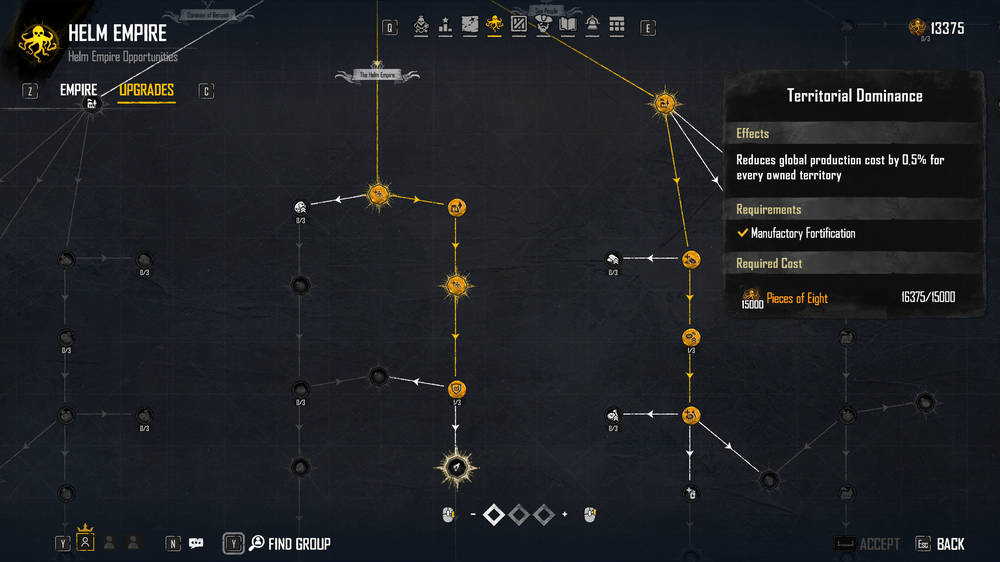The image size is (1000, 562).
Task: Open the bell icon in the top menu
Action: point(592,25)
